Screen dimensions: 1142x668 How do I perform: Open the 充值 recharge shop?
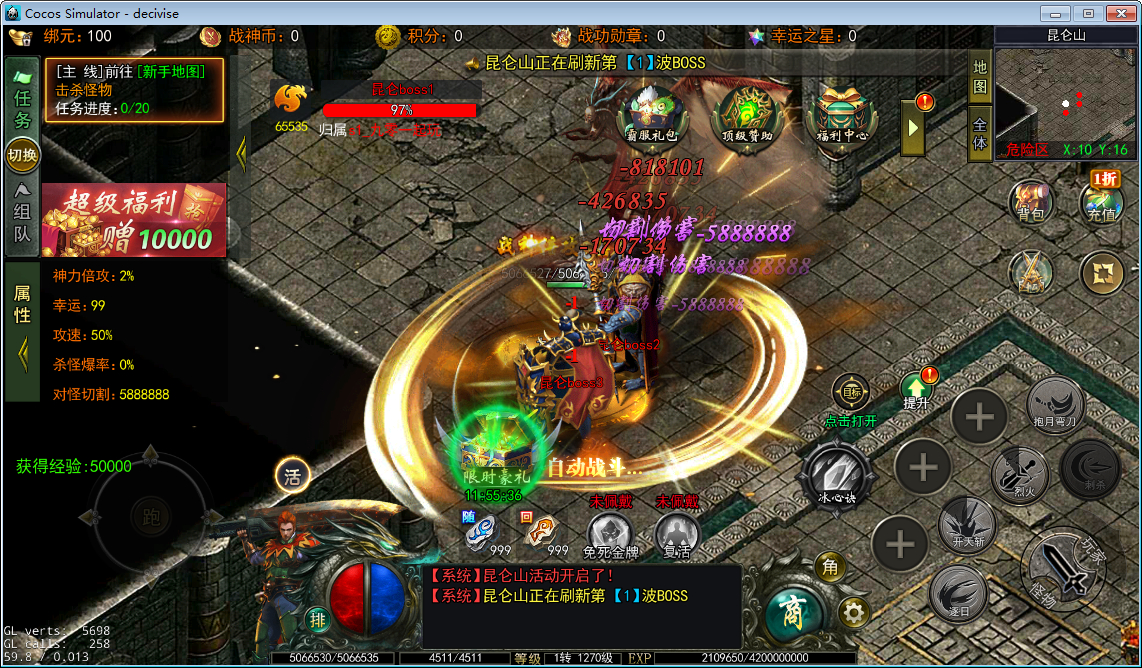[1101, 201]
